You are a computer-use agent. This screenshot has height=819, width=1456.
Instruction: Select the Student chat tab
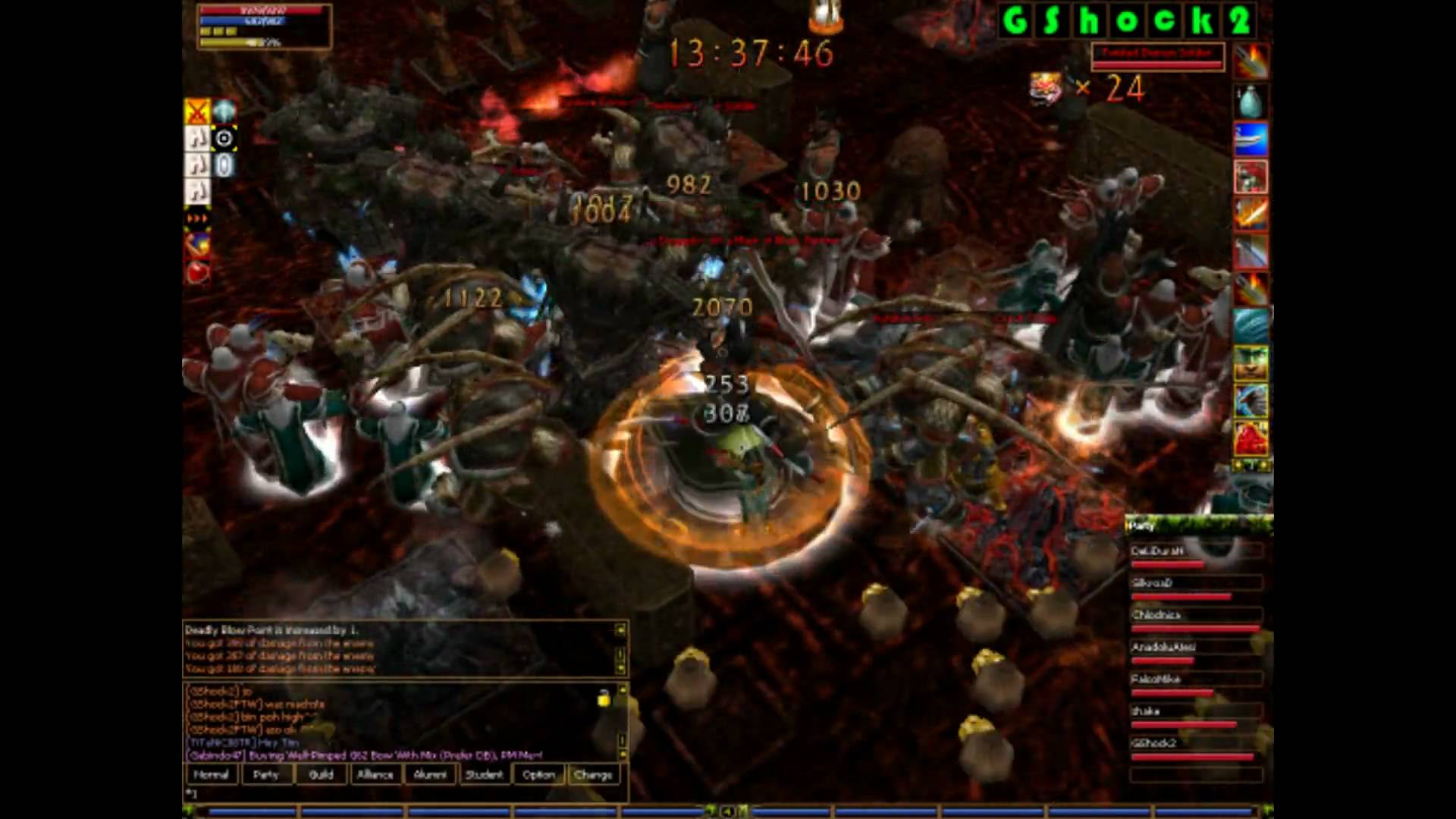click(x=484, y=774)
